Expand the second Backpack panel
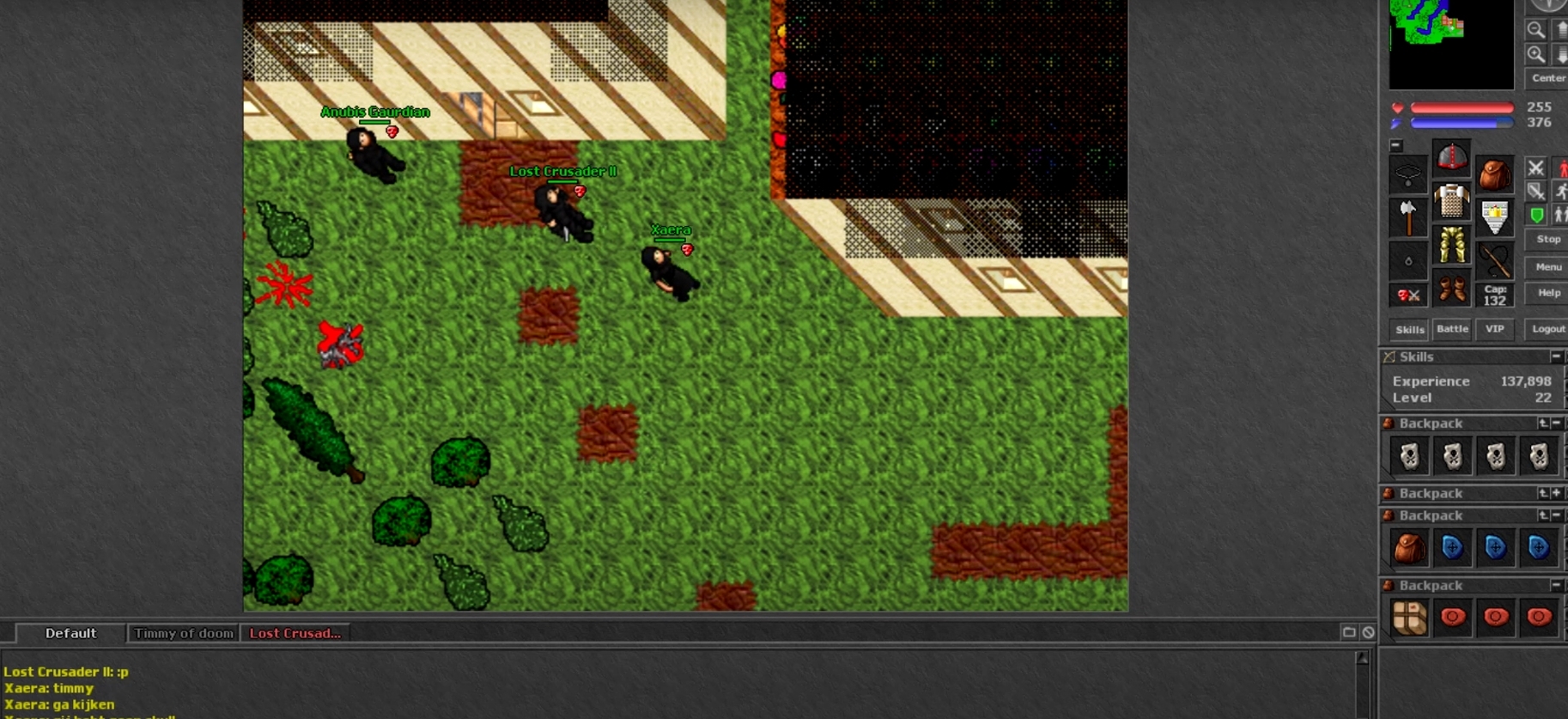1568x719 pixels. [1555, 493]
